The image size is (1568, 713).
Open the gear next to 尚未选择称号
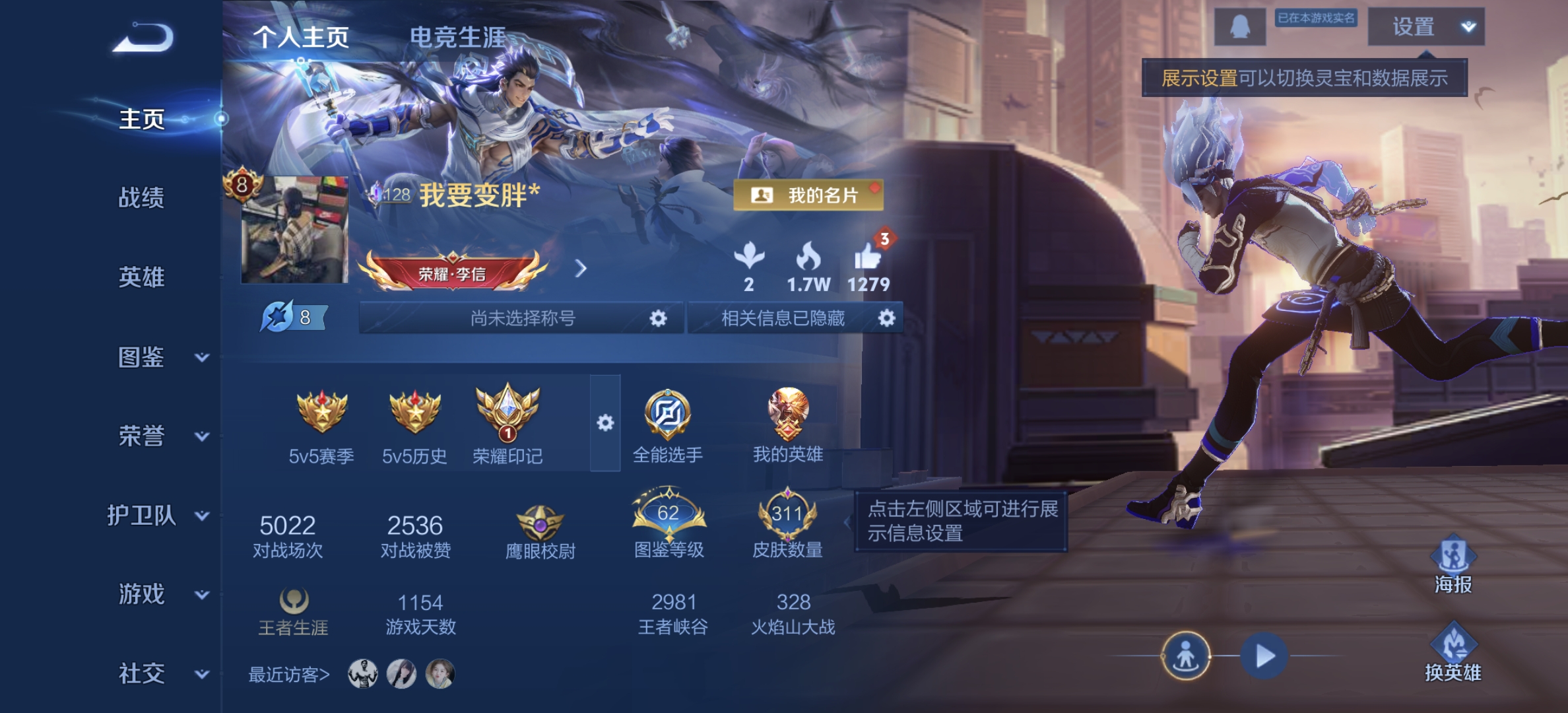[657, 319]
